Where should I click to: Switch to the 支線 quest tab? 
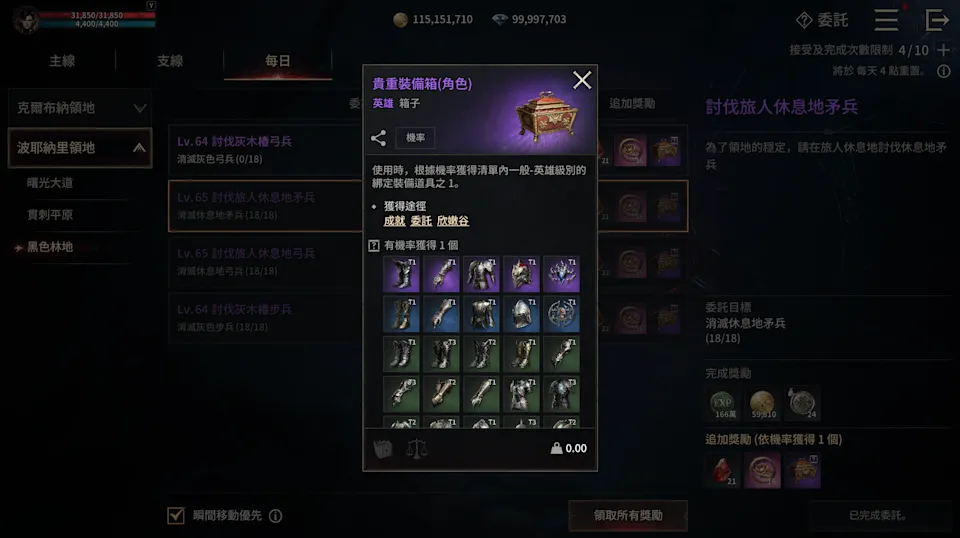click(170, 61)
